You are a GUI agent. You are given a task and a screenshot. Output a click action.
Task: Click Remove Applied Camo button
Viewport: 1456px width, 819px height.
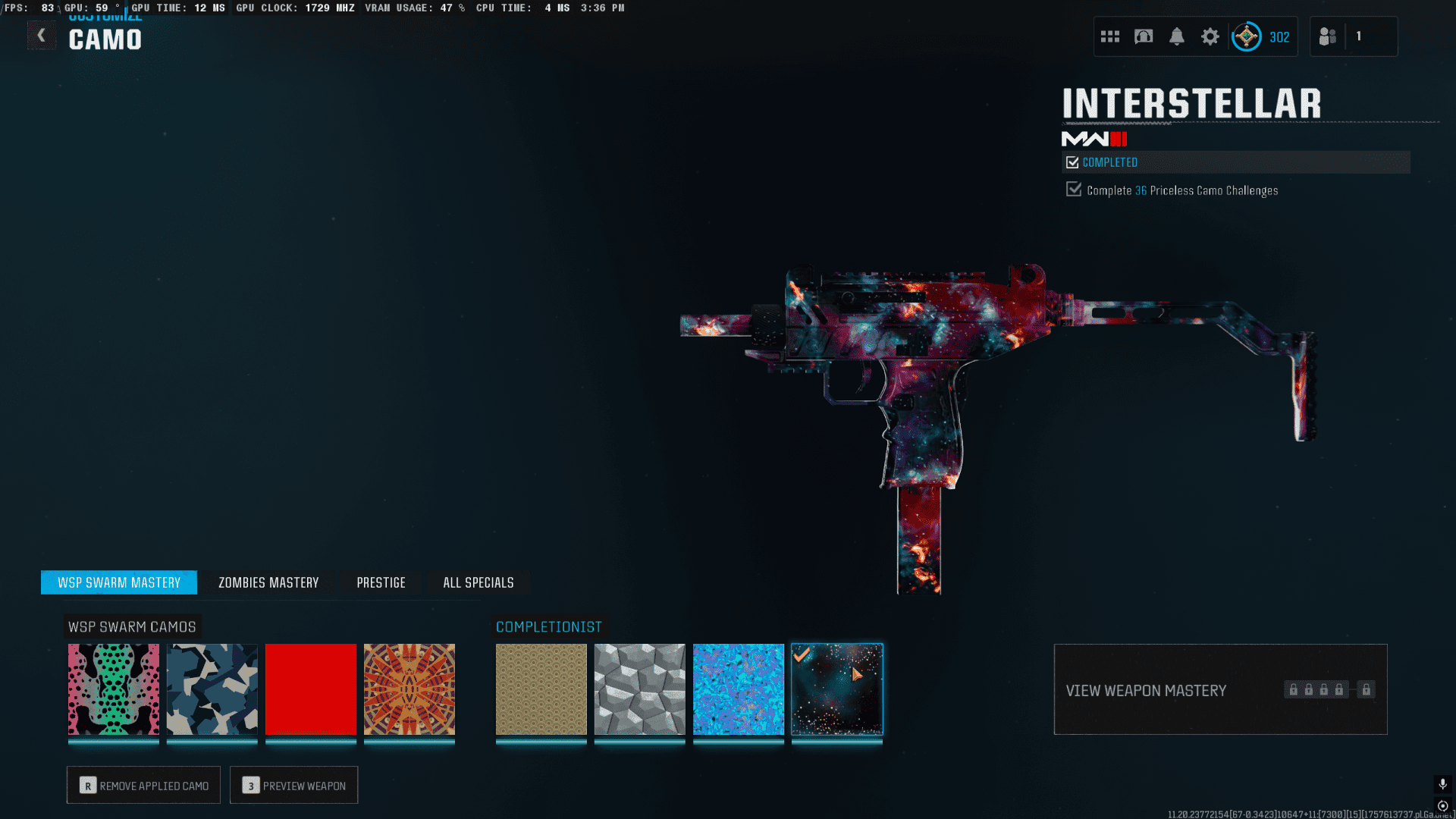pos(143,785)
